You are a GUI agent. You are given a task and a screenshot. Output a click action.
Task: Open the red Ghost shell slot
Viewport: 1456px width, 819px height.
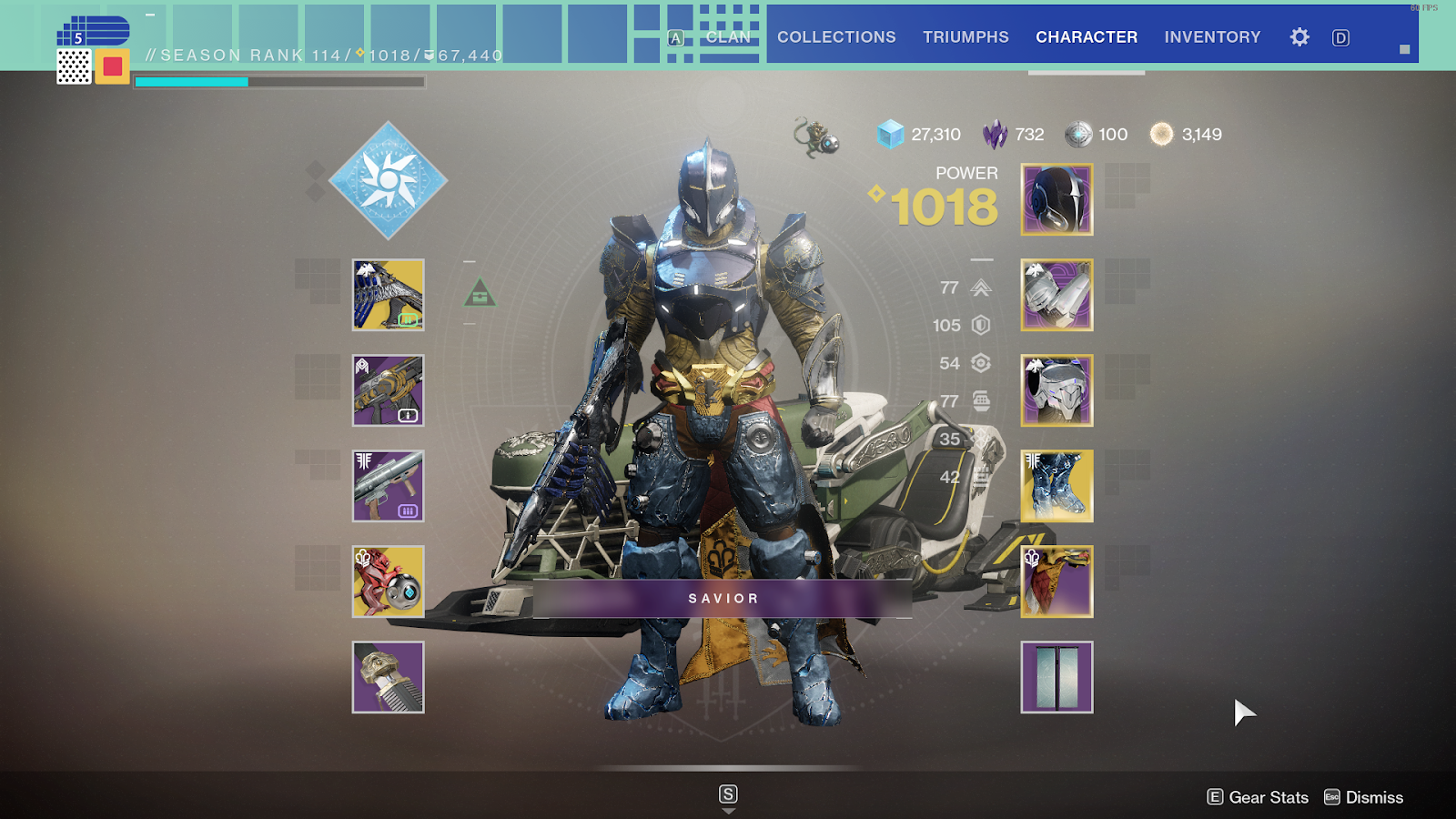[x=389, y=581]
